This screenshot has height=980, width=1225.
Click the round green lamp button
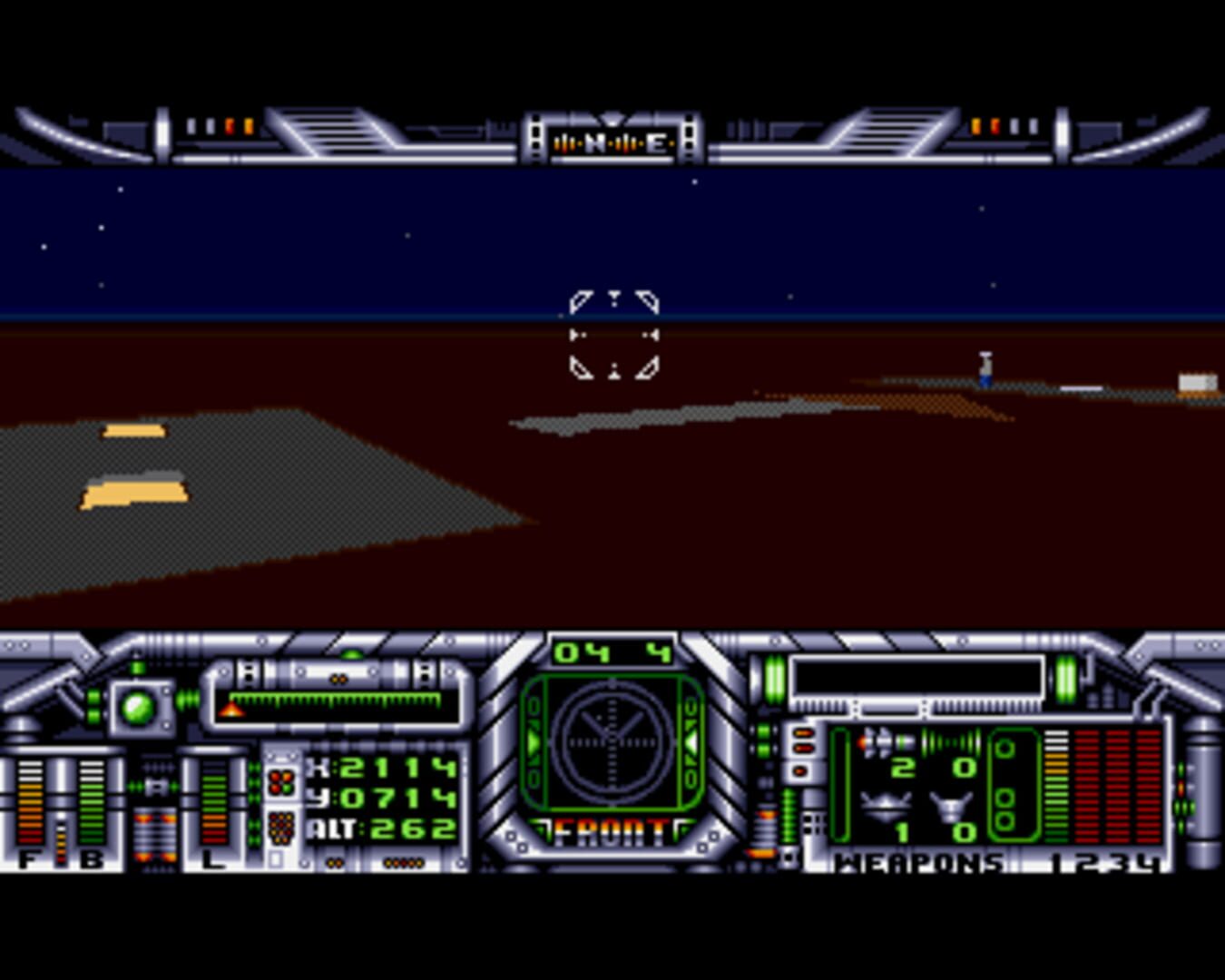coord(139,707)
